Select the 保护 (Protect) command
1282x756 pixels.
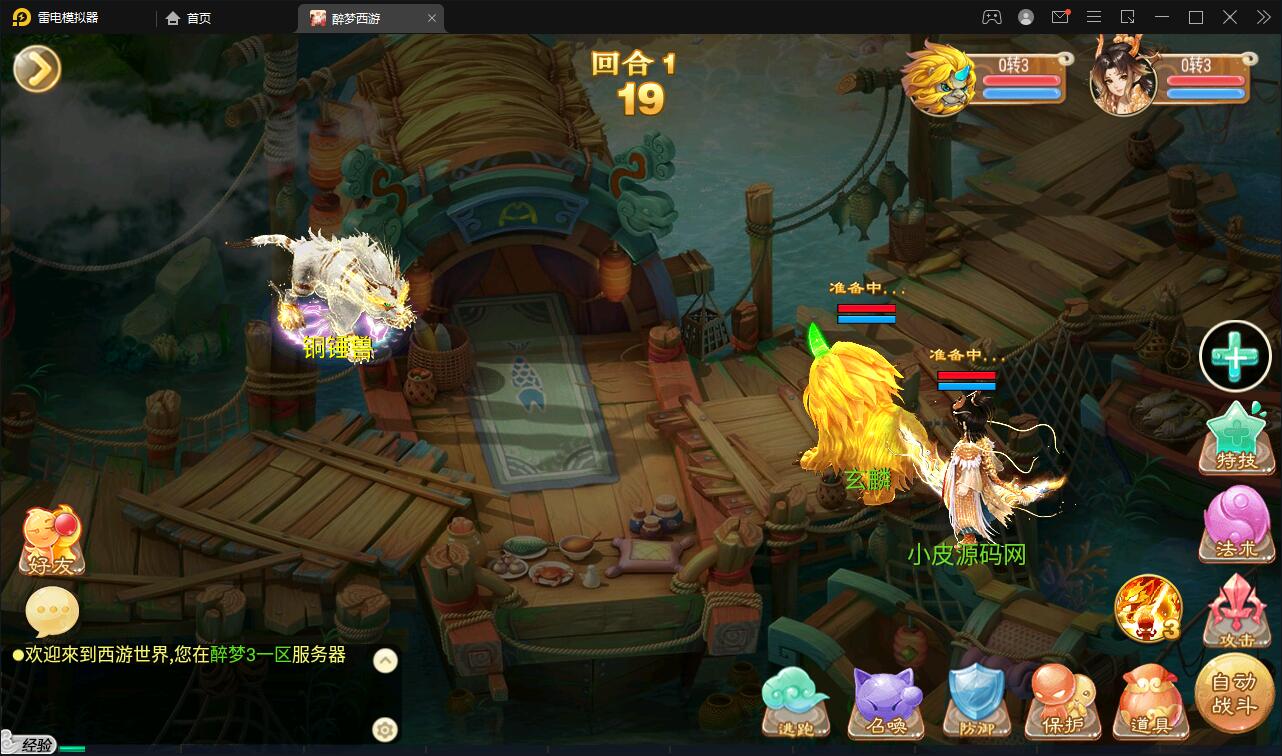(x=1062, y=700)
